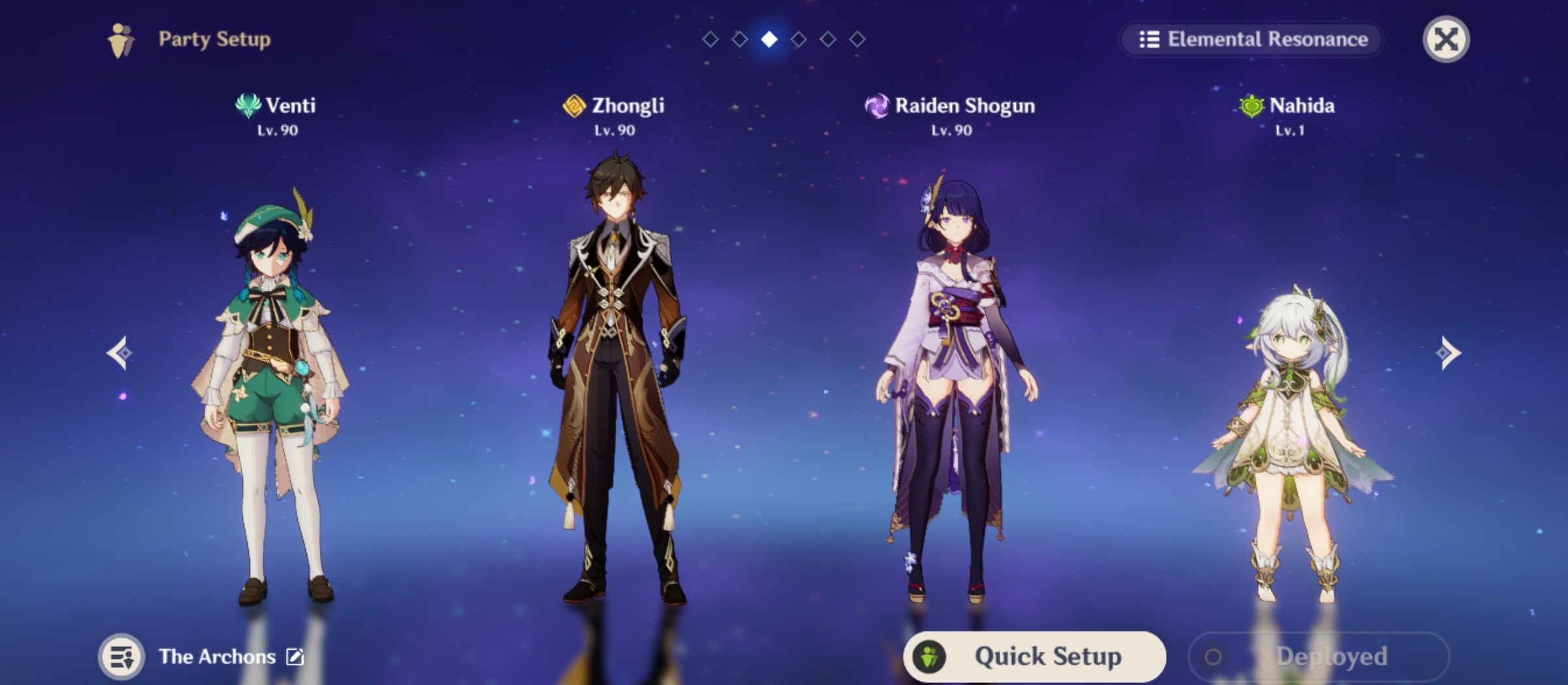Click Venti's Anemo element icon
The image size is (1568, 685).
pyautogui.click(x=247, y=104)
